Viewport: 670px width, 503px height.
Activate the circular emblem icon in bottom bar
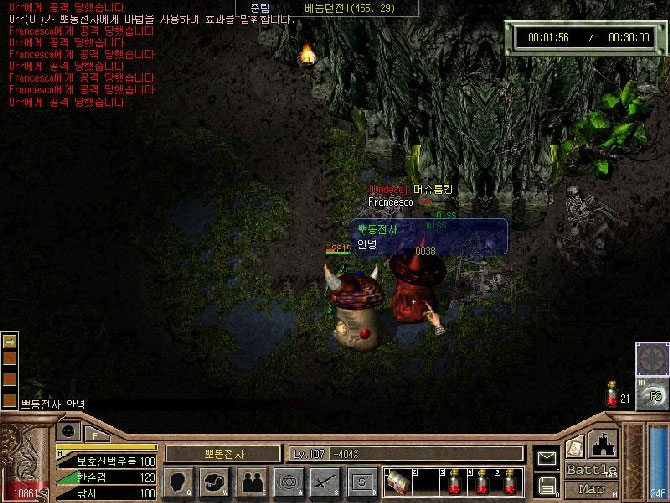(x=288, y=481)
